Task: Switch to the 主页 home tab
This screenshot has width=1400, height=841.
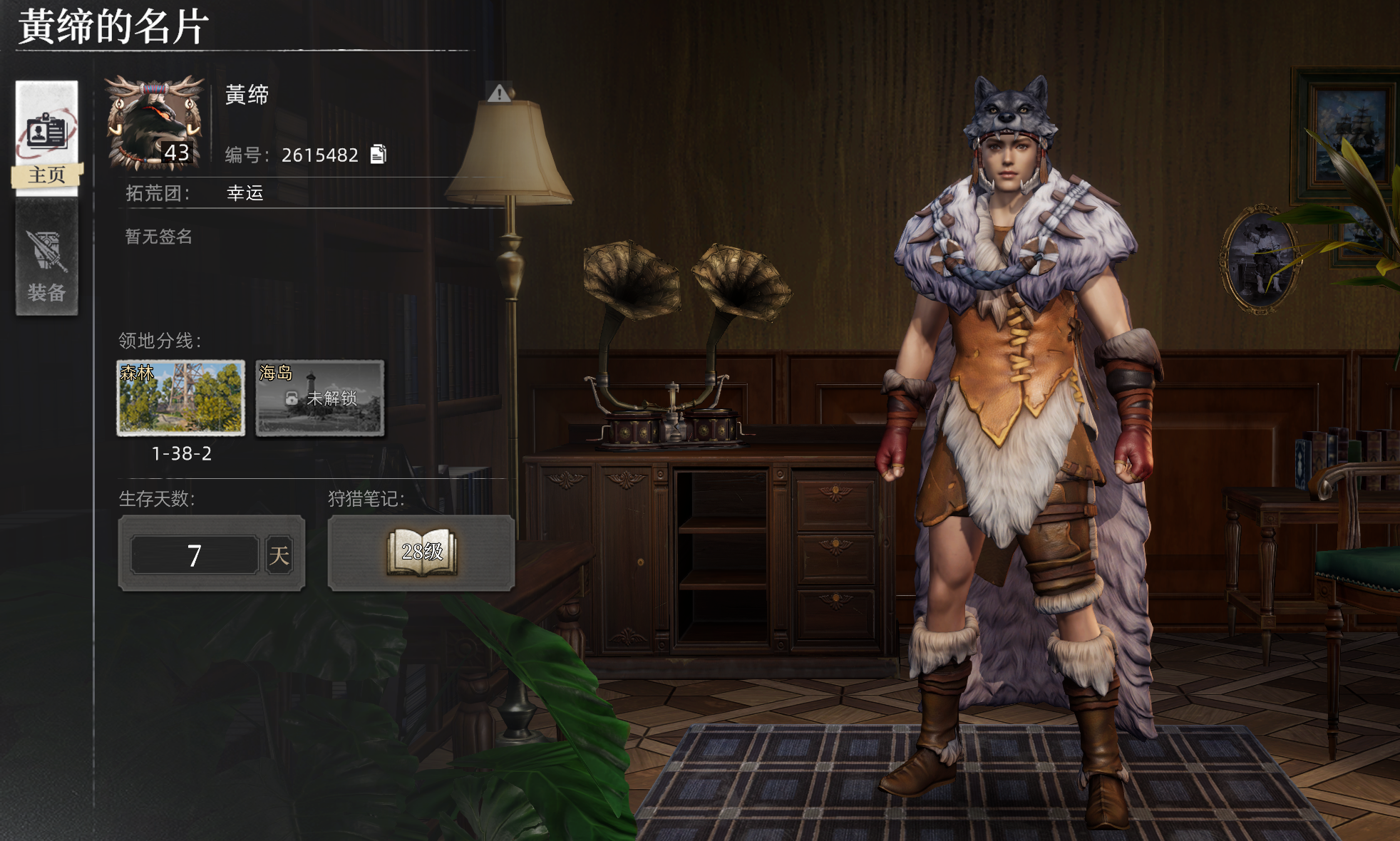Action: [47, 138]
